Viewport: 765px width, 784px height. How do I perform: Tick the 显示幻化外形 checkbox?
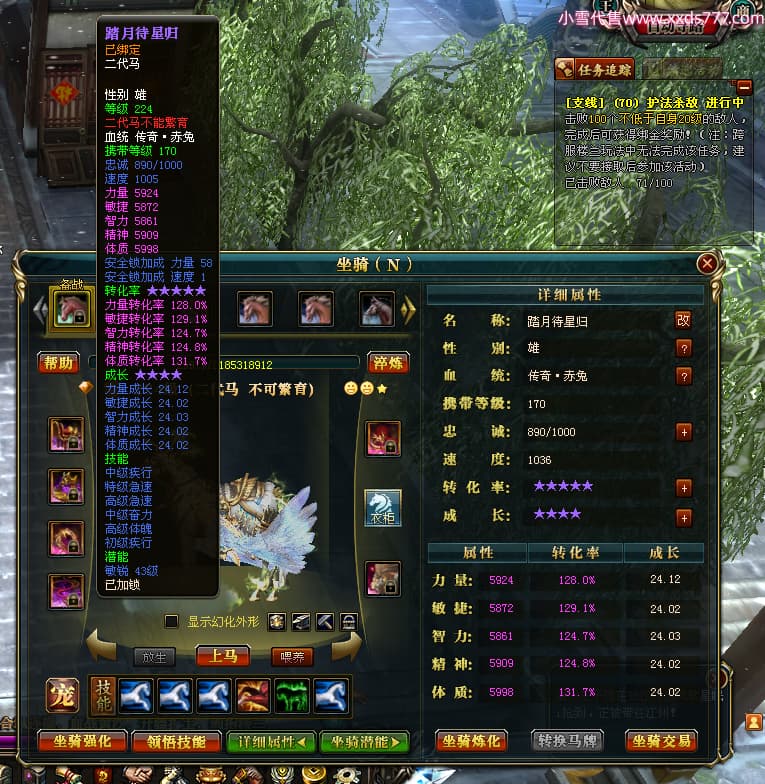point(171,621)
